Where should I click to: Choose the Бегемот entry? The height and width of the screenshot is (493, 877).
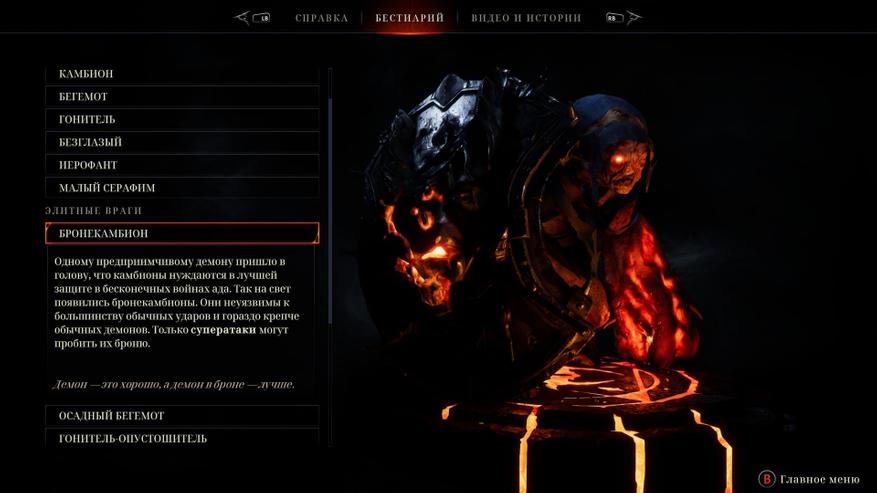coord(182,97)
